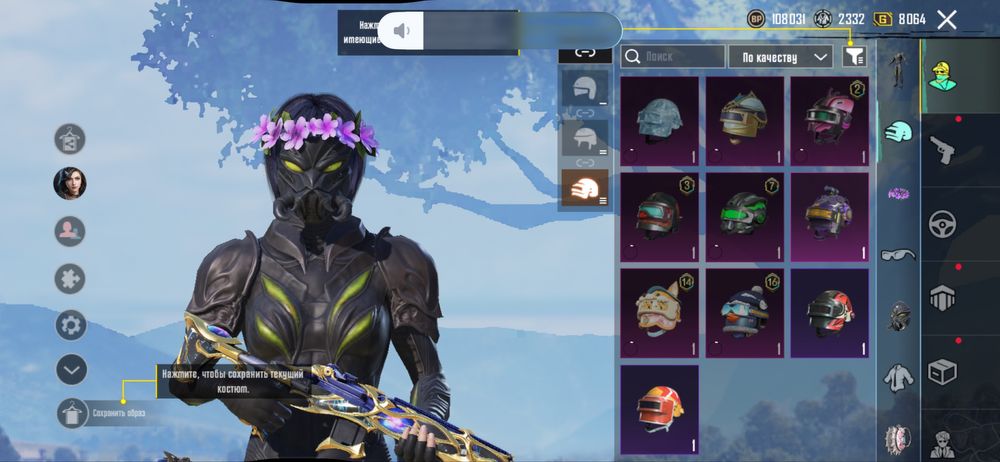
Task: Select the gold helmet with spikes
Action: (x=744, y=120)
